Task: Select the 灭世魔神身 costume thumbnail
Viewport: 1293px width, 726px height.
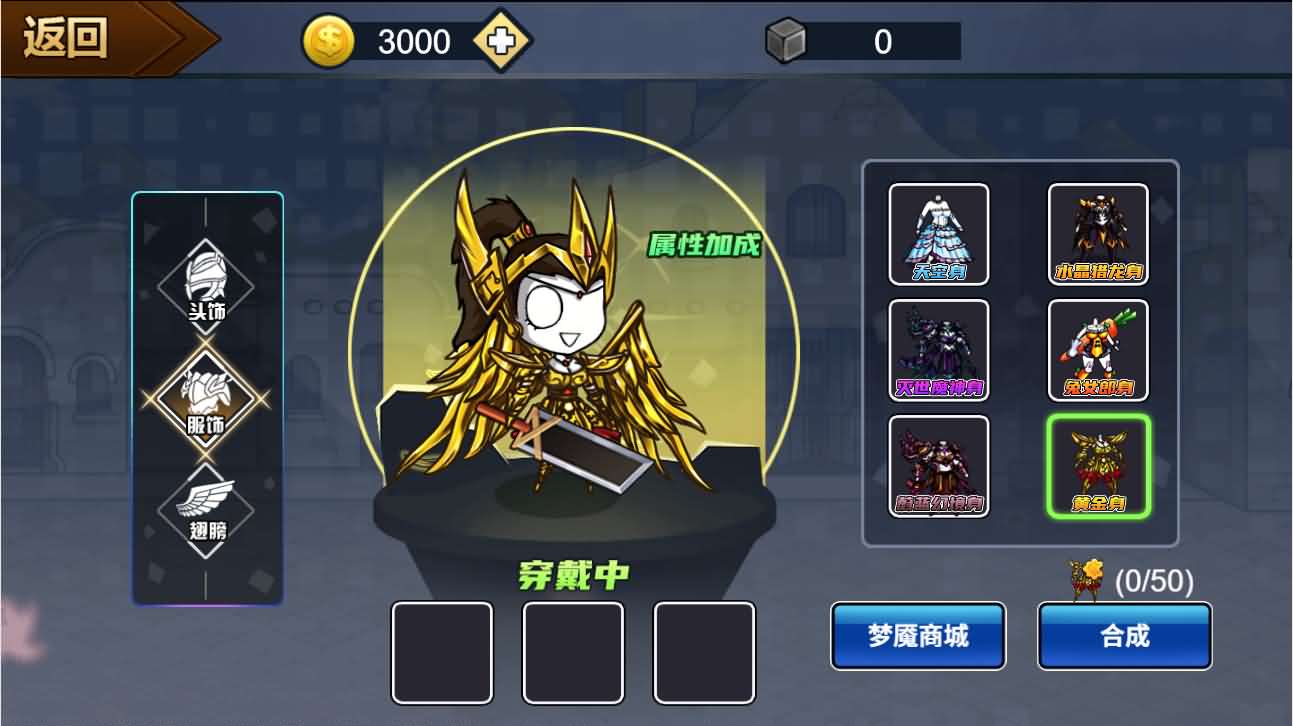Action: [x=938, y=350]
